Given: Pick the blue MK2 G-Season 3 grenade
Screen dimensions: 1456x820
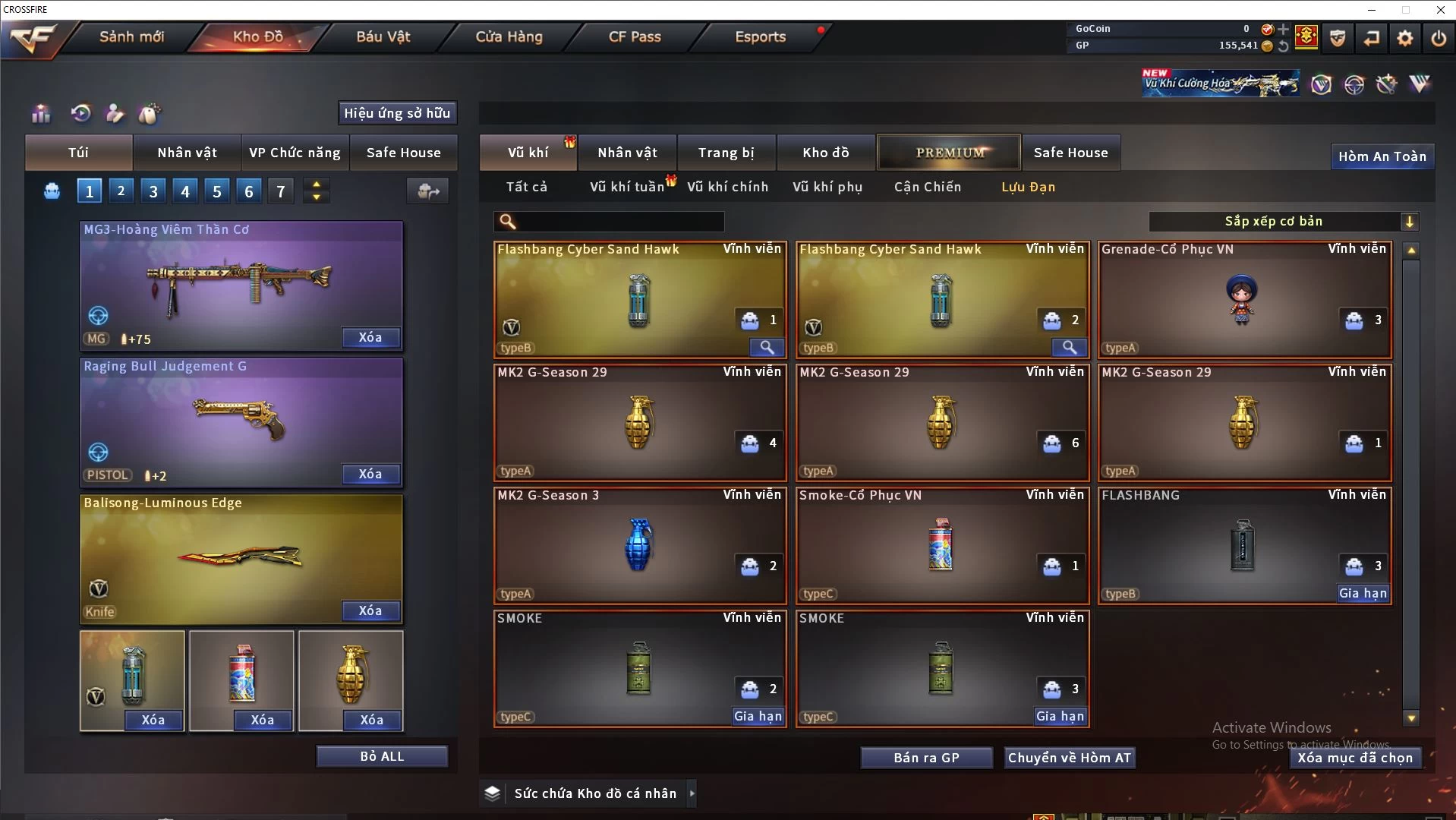Looking at the screenshot, I should pos(639,545).
